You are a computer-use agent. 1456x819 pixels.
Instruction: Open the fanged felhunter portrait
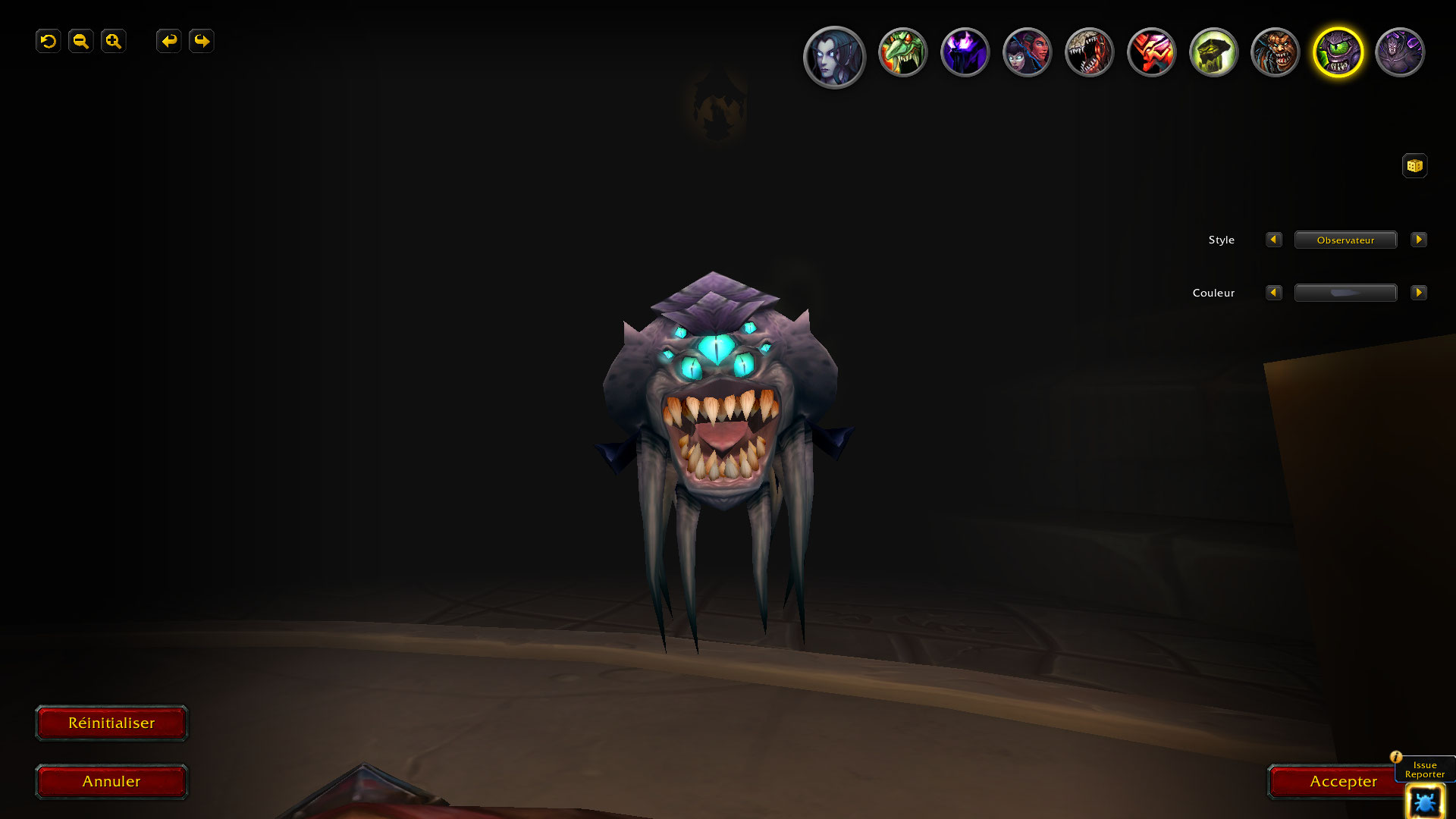(x=1089, y=52)
